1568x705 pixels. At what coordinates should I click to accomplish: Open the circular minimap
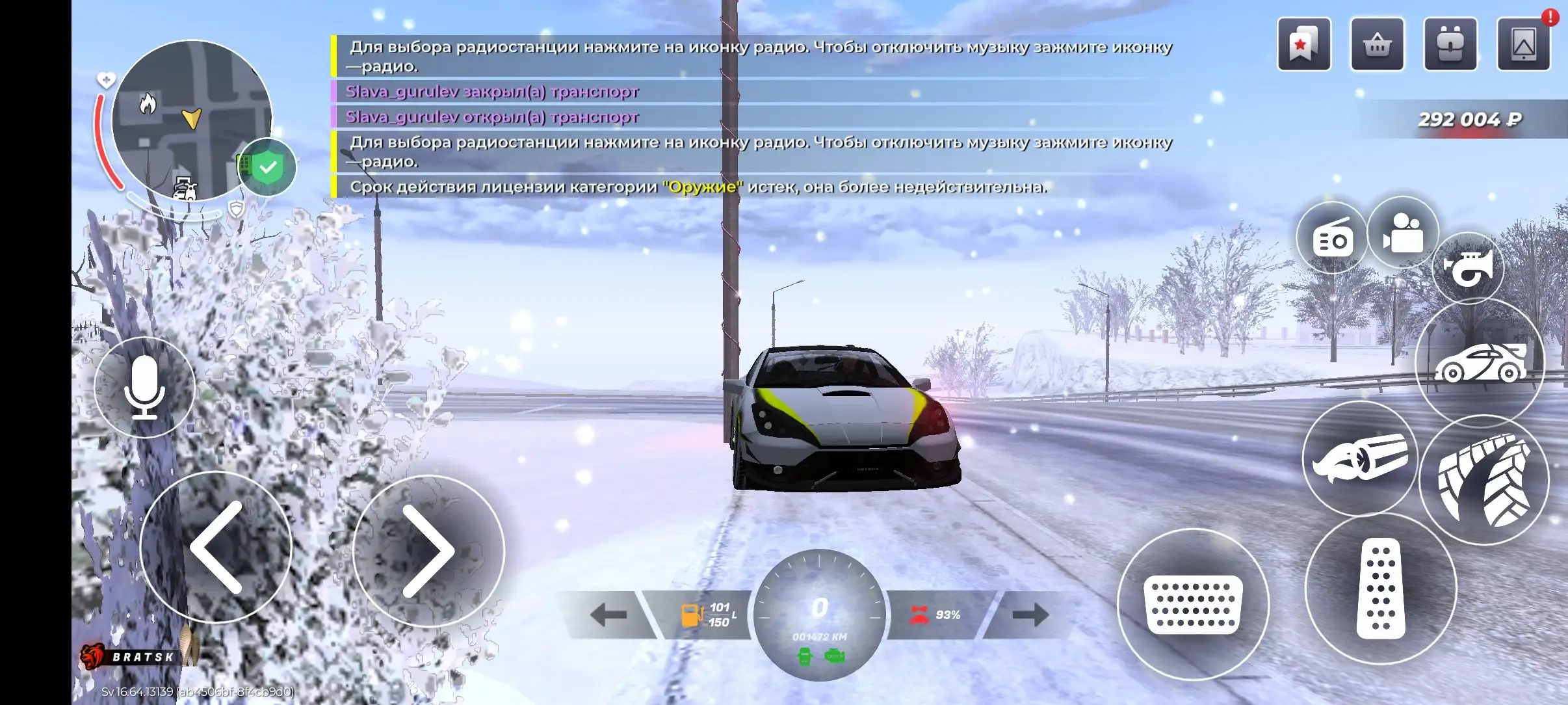click(191, 120)
